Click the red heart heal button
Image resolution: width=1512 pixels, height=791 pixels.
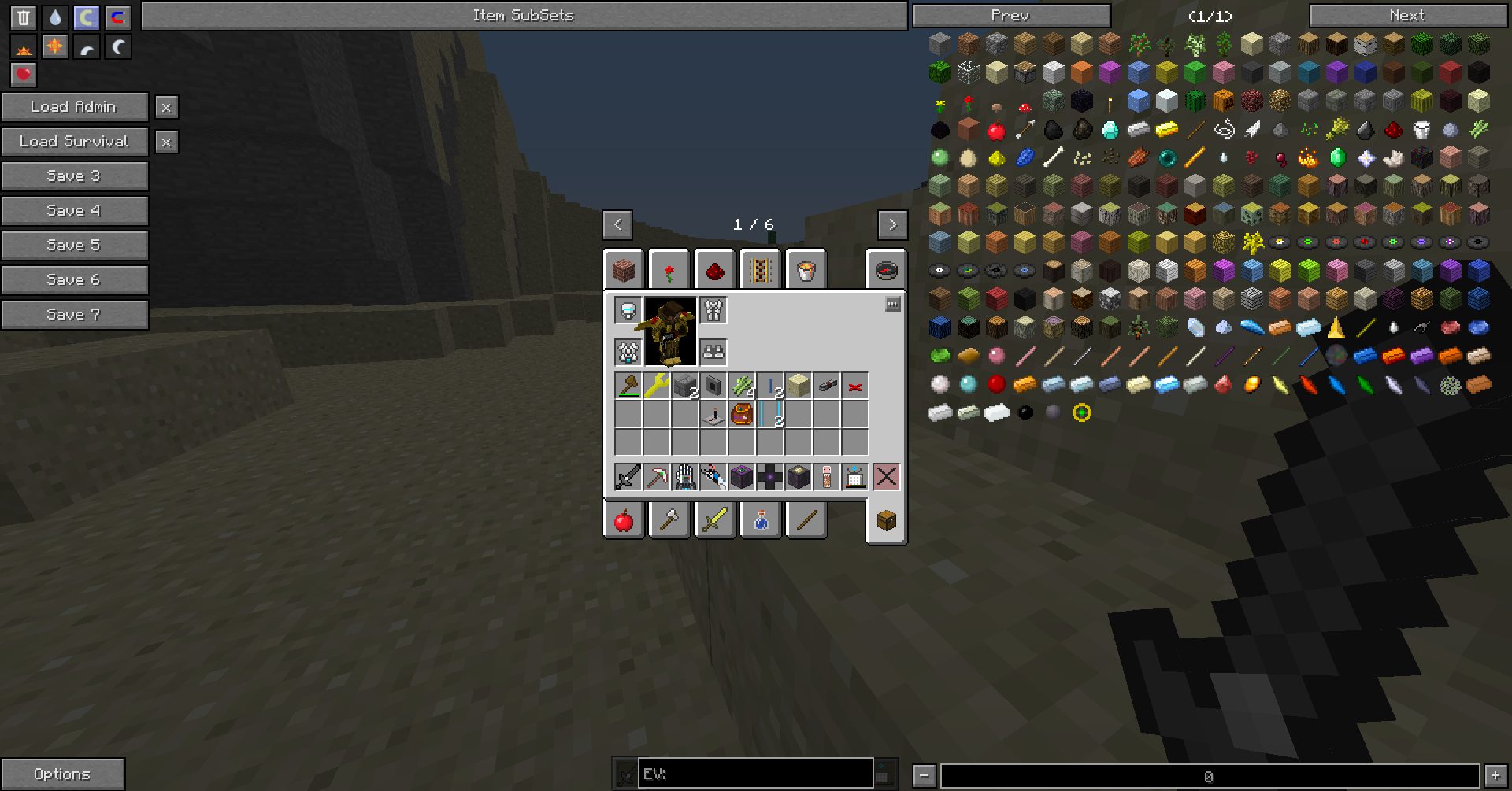pyautogui.click(x=24, y=75)
